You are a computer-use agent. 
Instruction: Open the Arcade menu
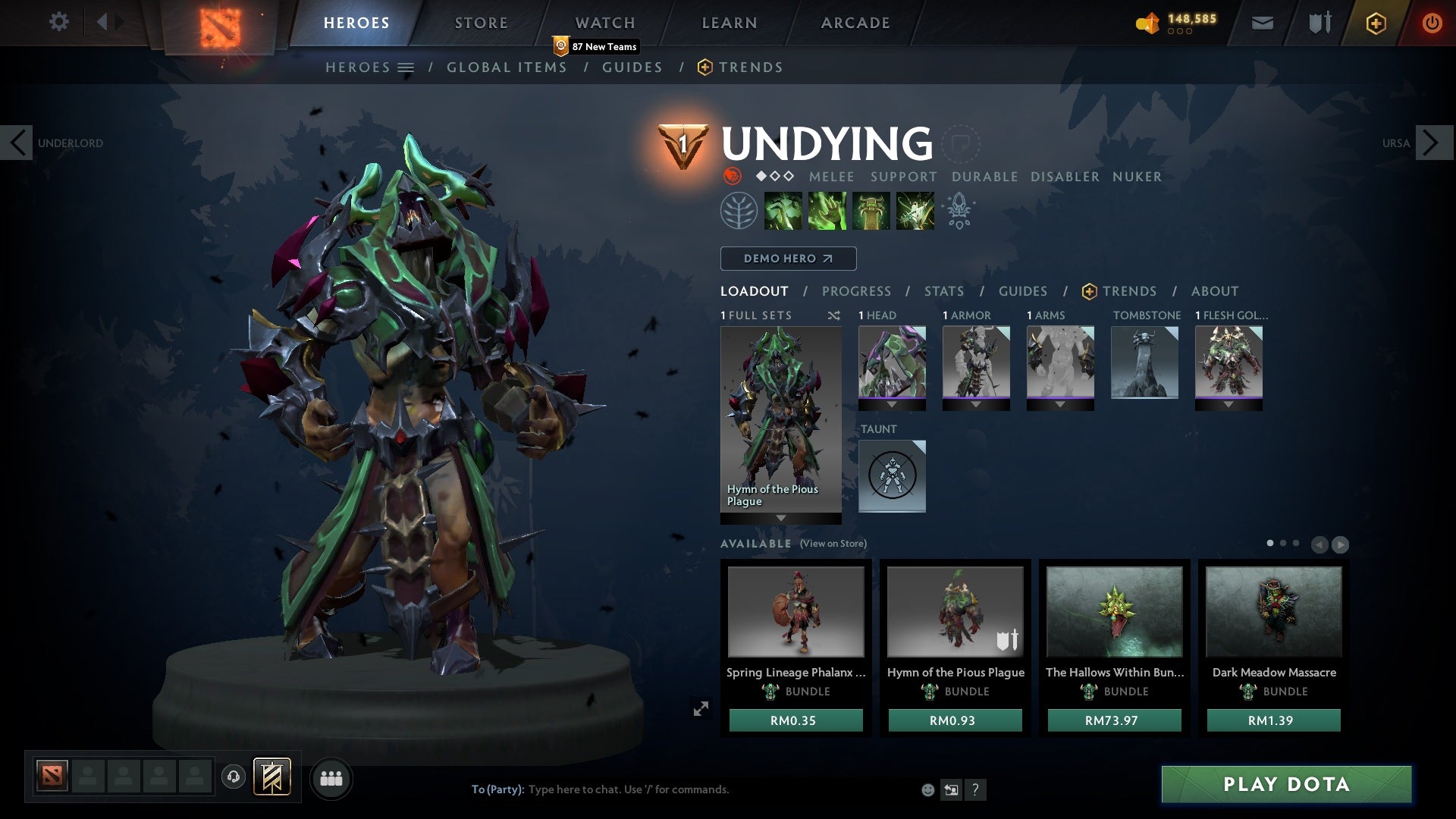point(854,22)
